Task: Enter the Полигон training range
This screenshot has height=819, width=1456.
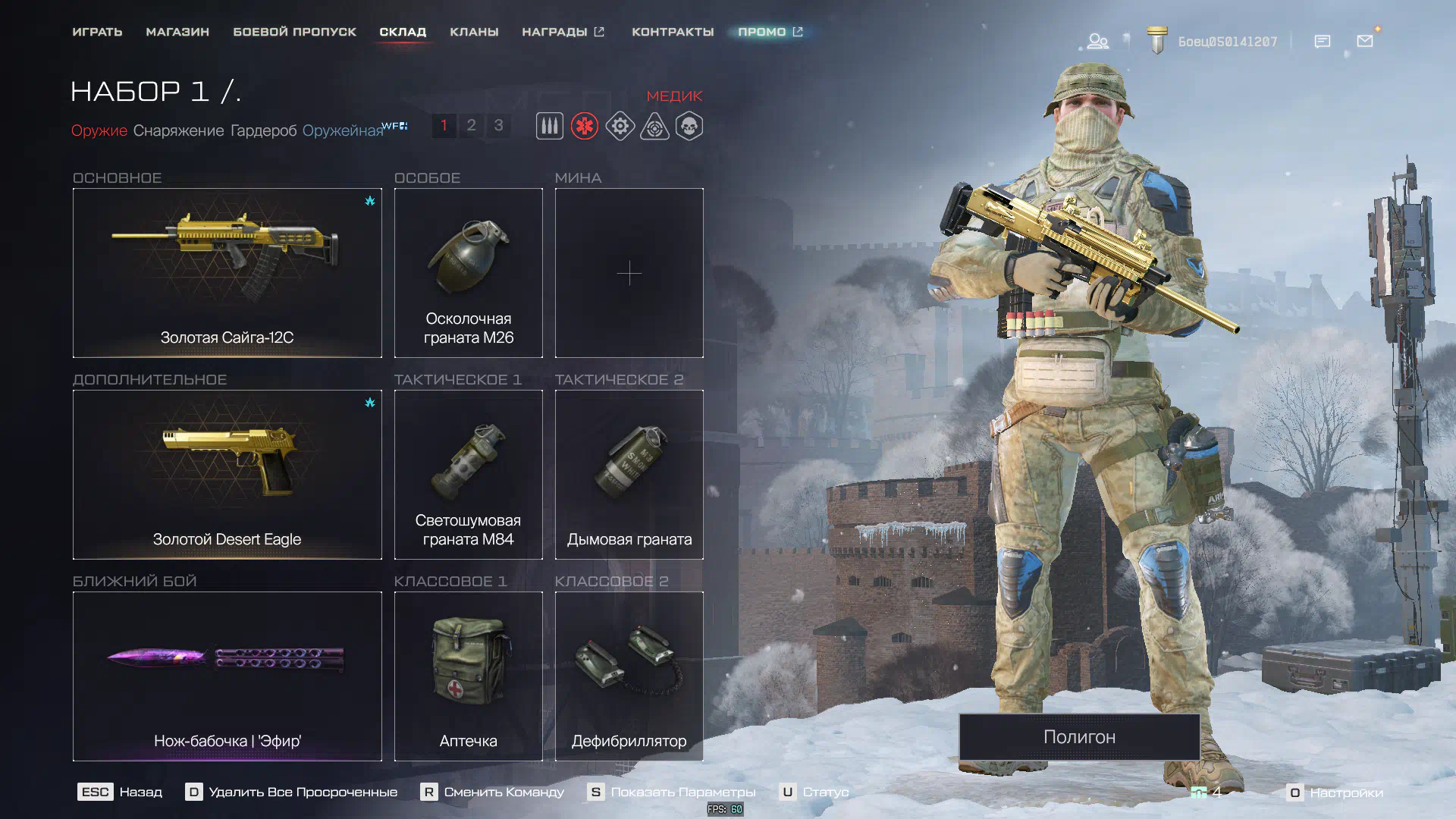Action: pyautogui.click(x=1079, y=736)
